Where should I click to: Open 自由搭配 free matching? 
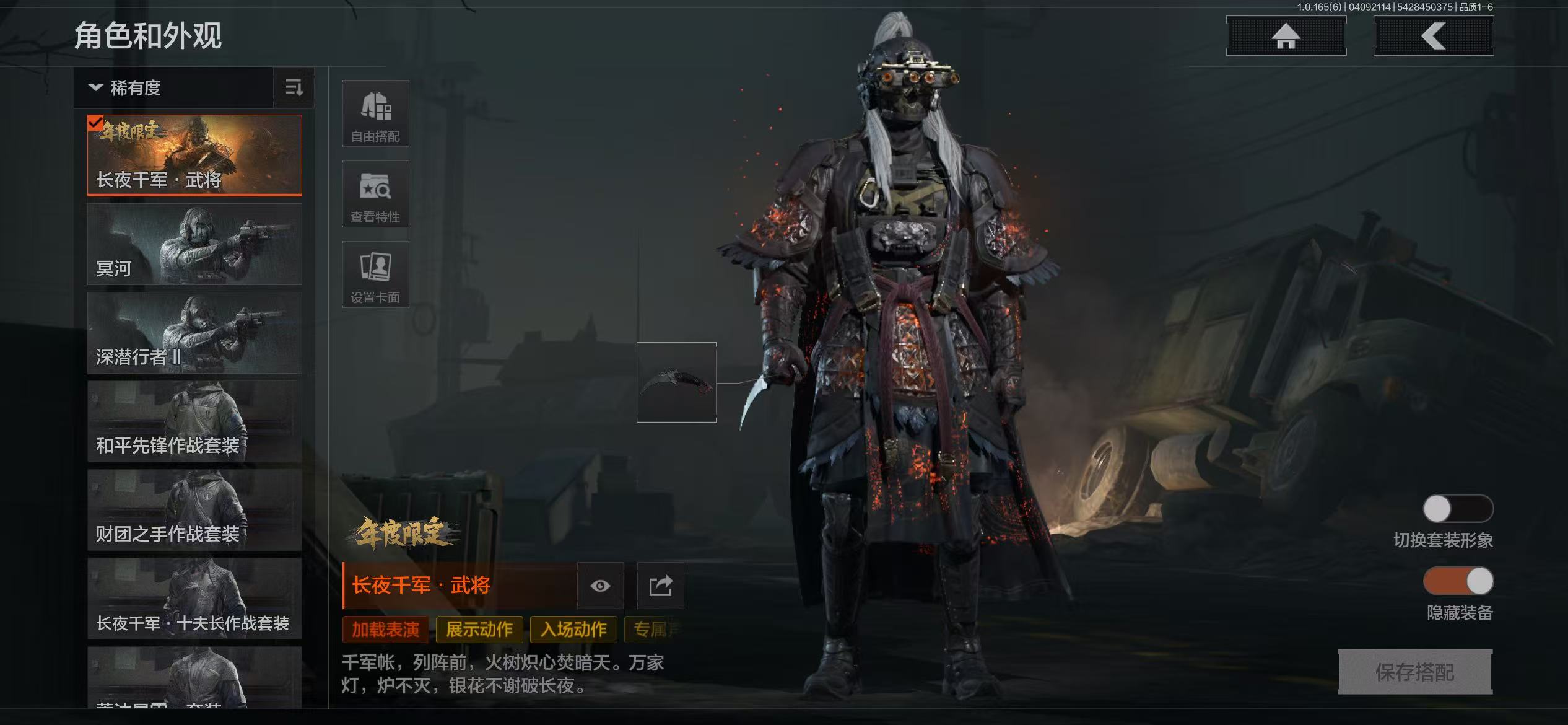(375, 113)
